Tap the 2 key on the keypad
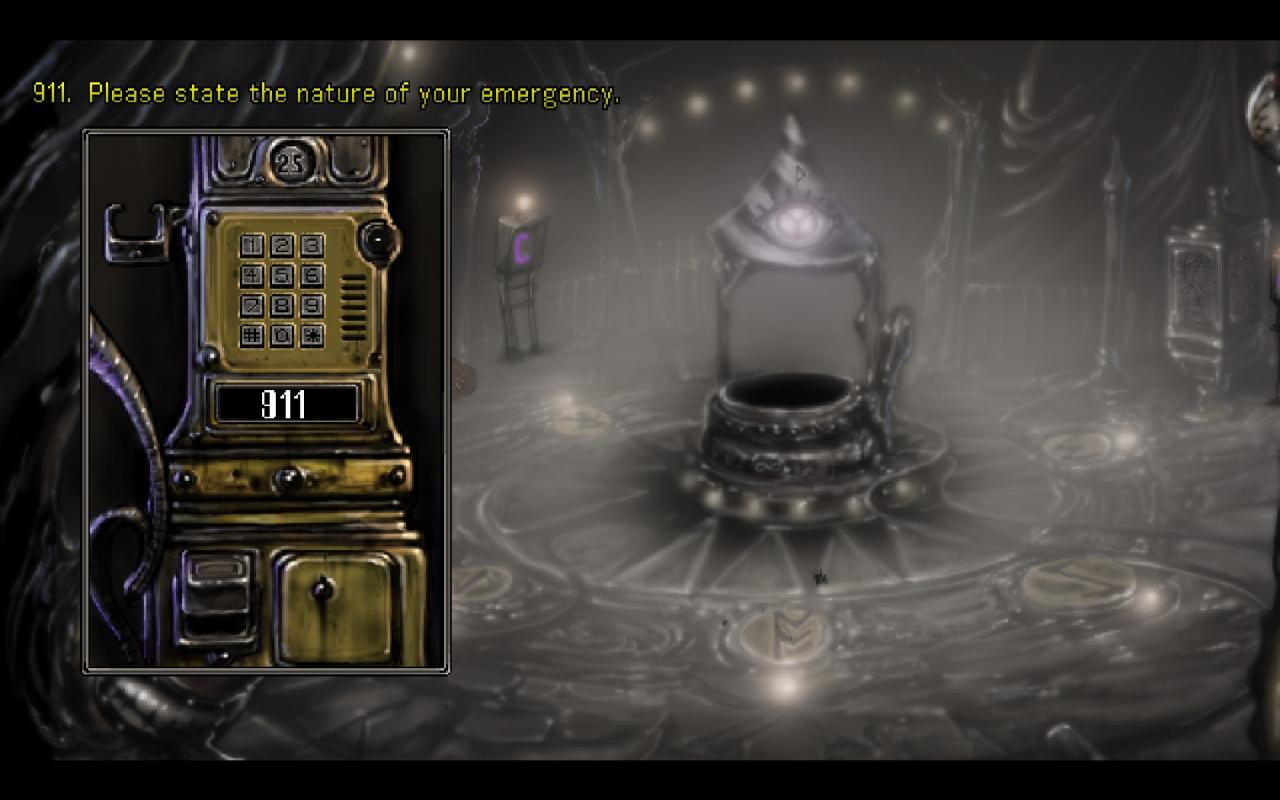Image resolution: width=1280 pixels, height=800 pixels. coord(282,245)
